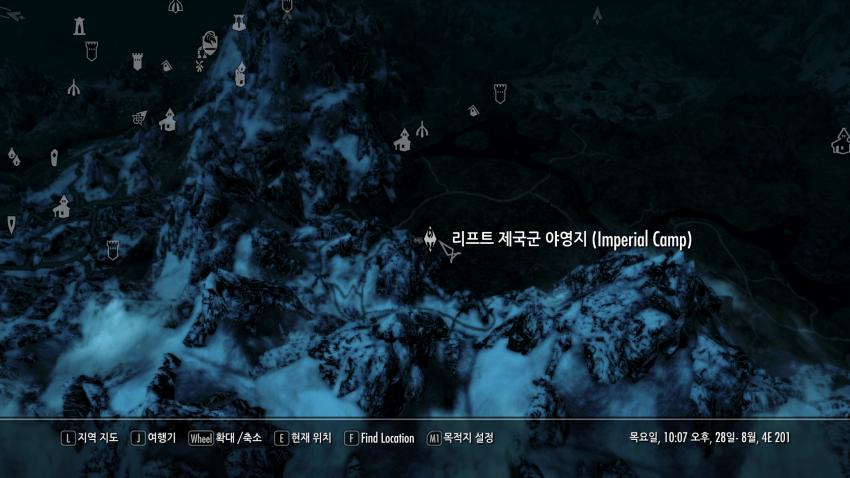Select the horse-head city marker
The height and width of the screenshot is (478, 850).
(210, 42)
